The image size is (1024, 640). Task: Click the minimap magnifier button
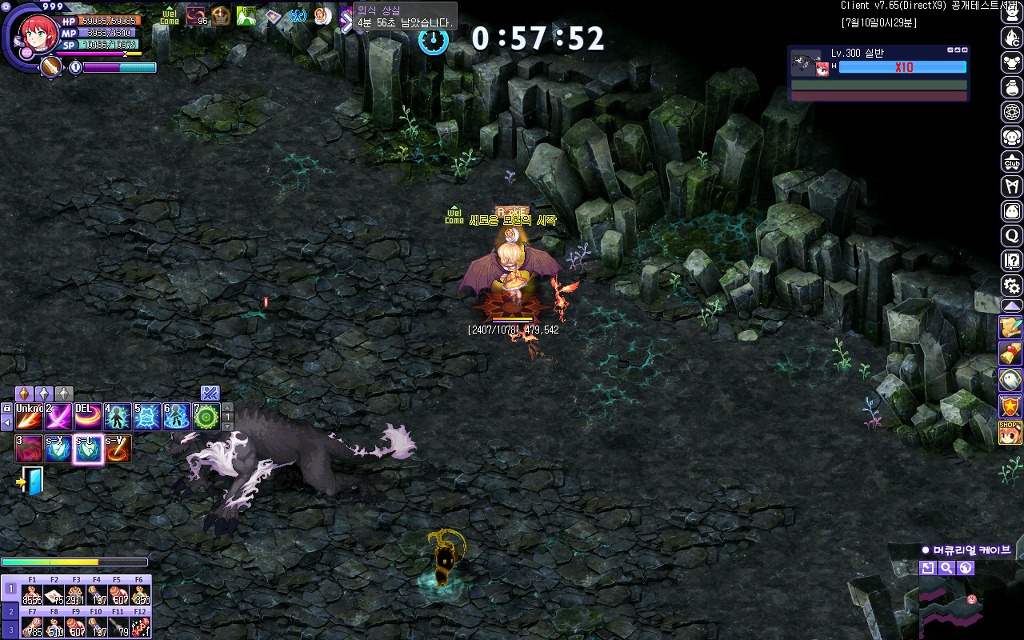(x=946, y=568)
